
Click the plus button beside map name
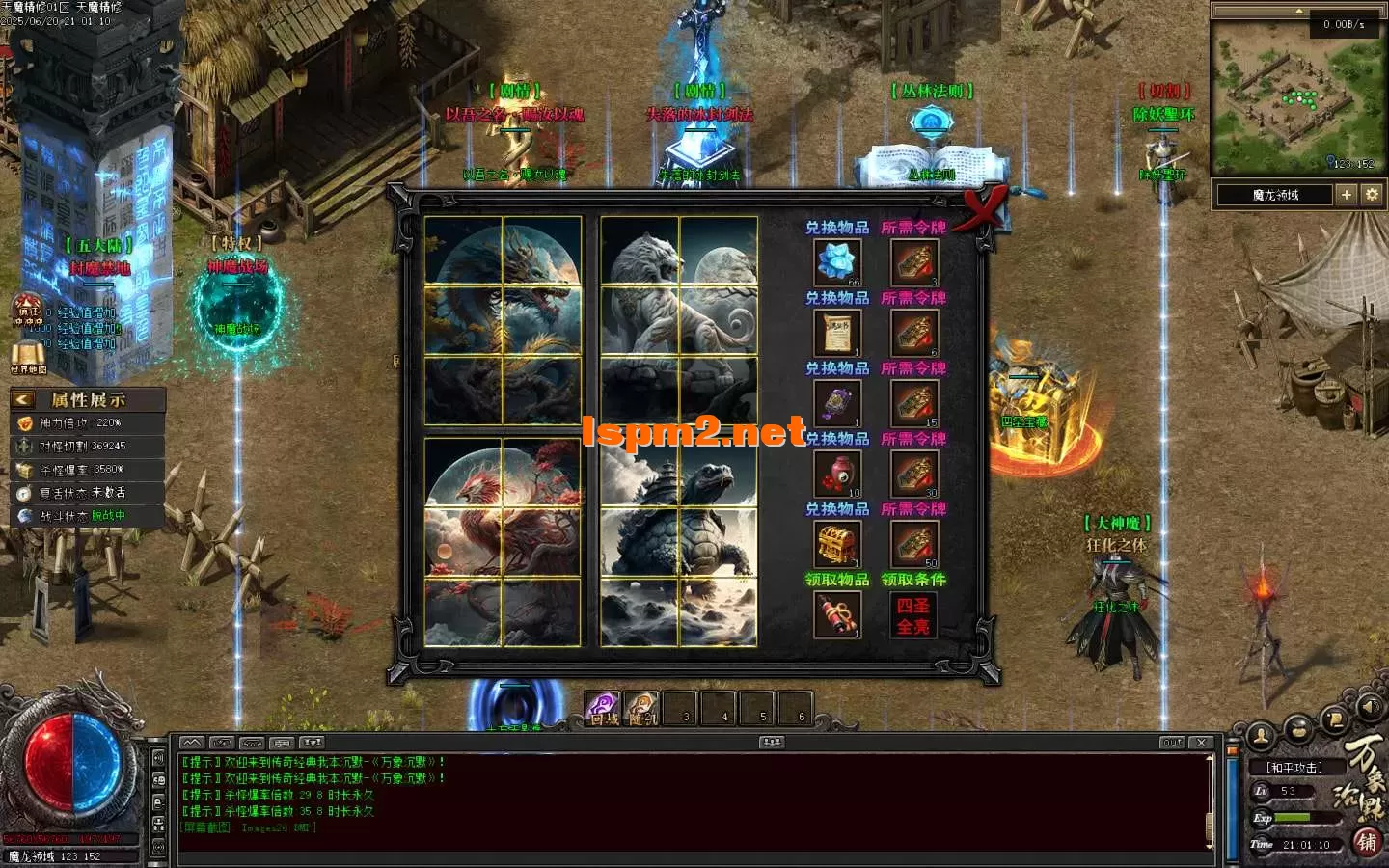click(x=1347, y=195)
